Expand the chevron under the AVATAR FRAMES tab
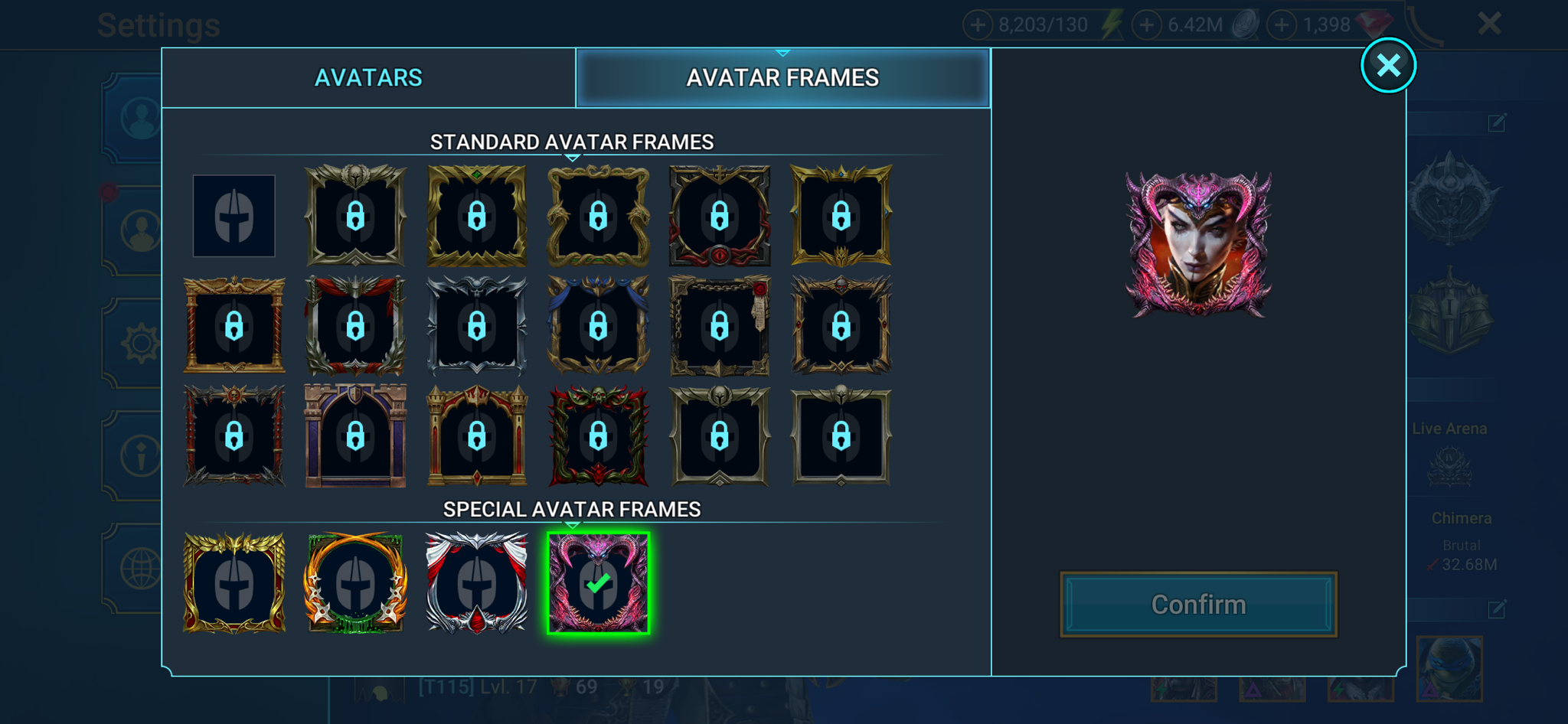The width and height of the screenshot is (1568, 724). click(782, 52)
